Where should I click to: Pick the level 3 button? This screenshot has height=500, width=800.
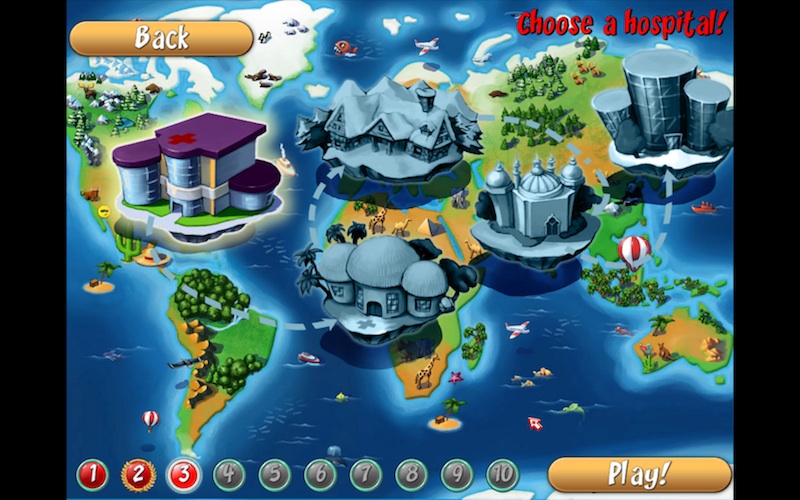184,474
